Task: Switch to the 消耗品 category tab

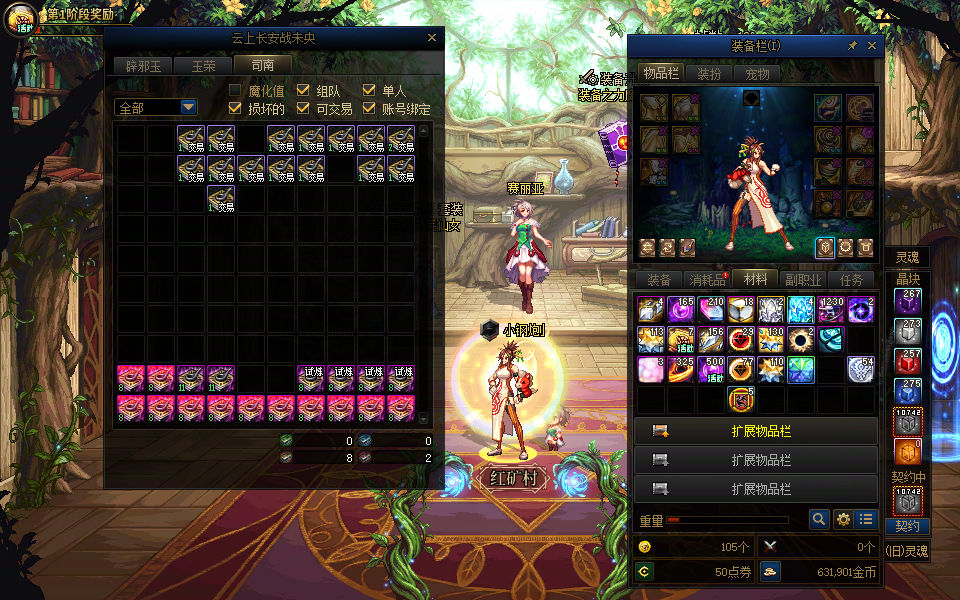Action: click(x=708, y=280)
